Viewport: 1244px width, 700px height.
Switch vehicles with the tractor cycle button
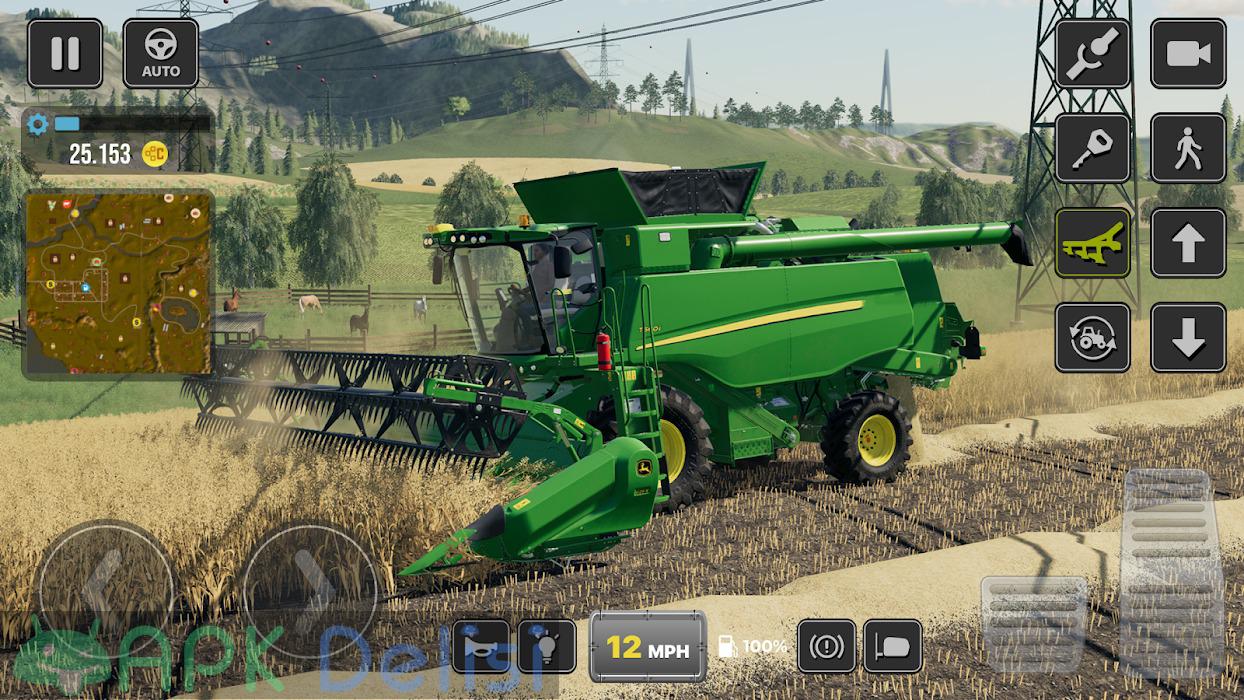click(x=1092, y=338)
